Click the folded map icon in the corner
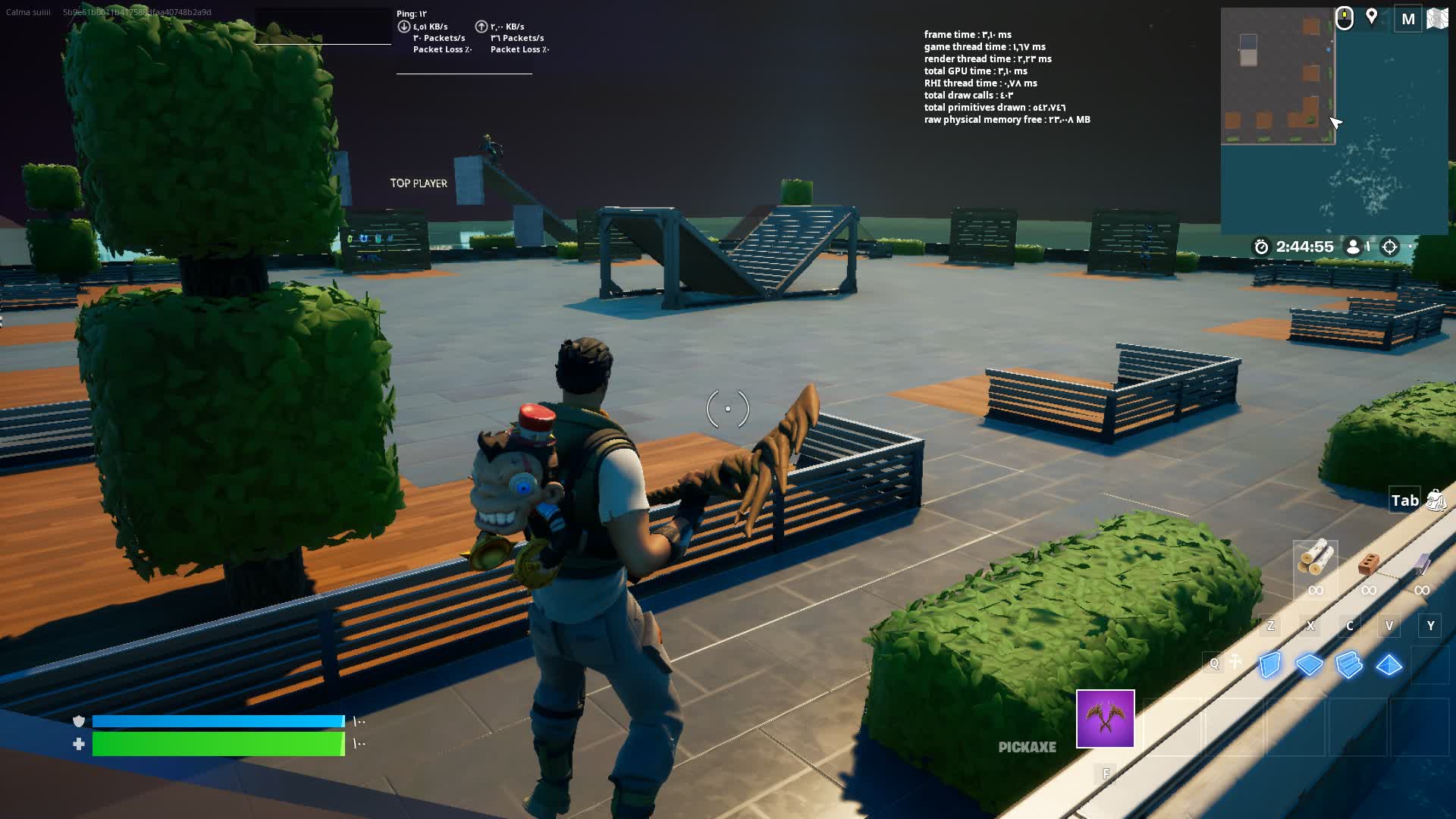This screenshot has height=819, width=1456. click(1436, 18)
